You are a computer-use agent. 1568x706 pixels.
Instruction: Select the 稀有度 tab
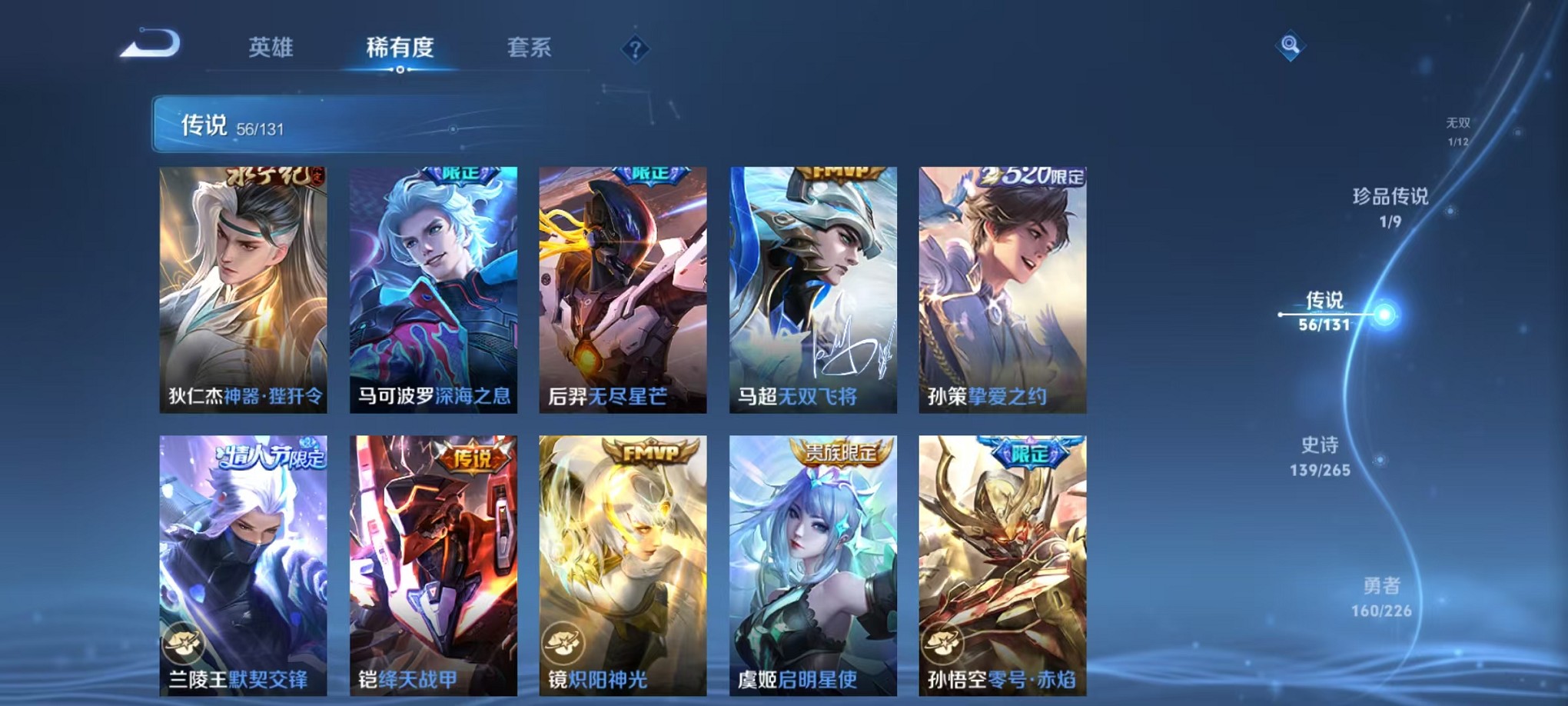(x=399, y=48)
